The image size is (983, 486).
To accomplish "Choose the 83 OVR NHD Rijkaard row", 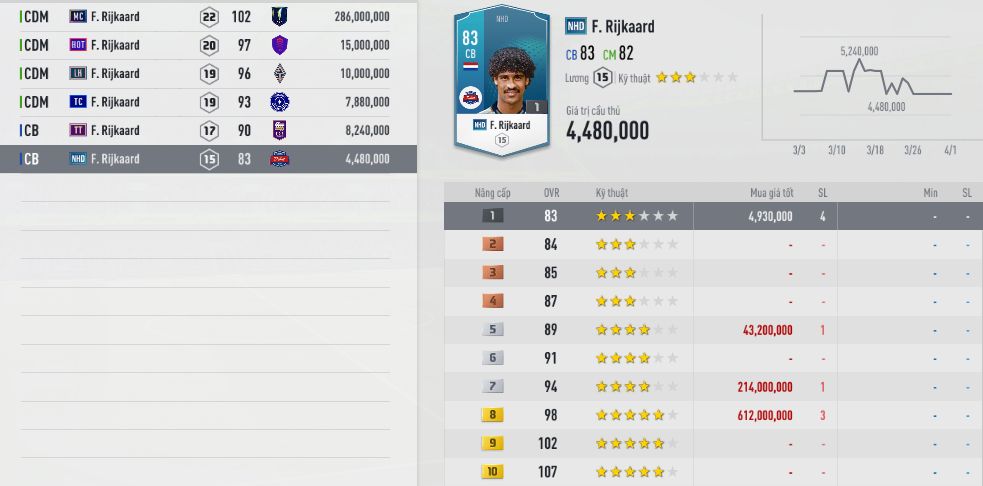I will (205, 159).
